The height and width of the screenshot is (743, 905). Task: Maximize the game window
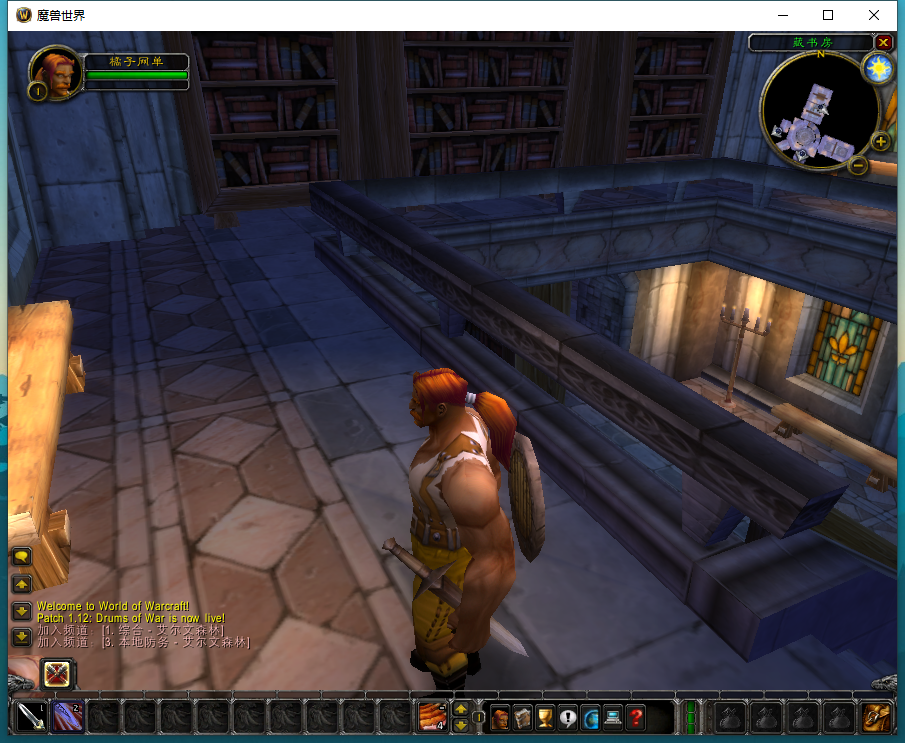pos(828,15)
